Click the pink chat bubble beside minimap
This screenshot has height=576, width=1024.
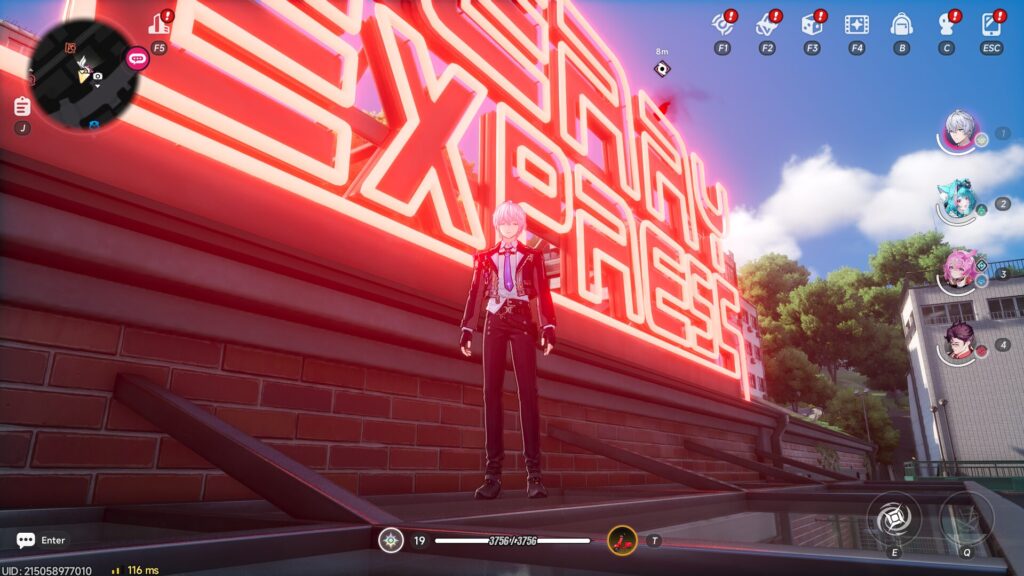tap(137, 58)
